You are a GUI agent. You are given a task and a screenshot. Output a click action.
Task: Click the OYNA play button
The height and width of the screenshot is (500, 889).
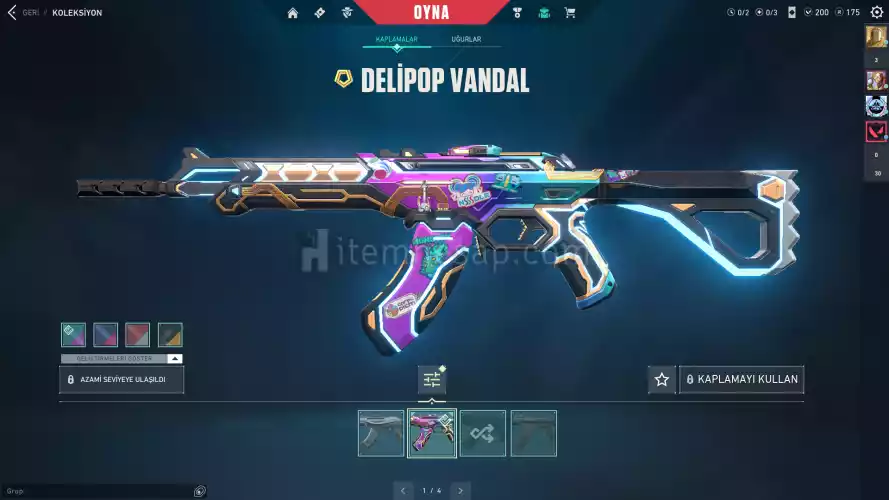coord(431,13)
